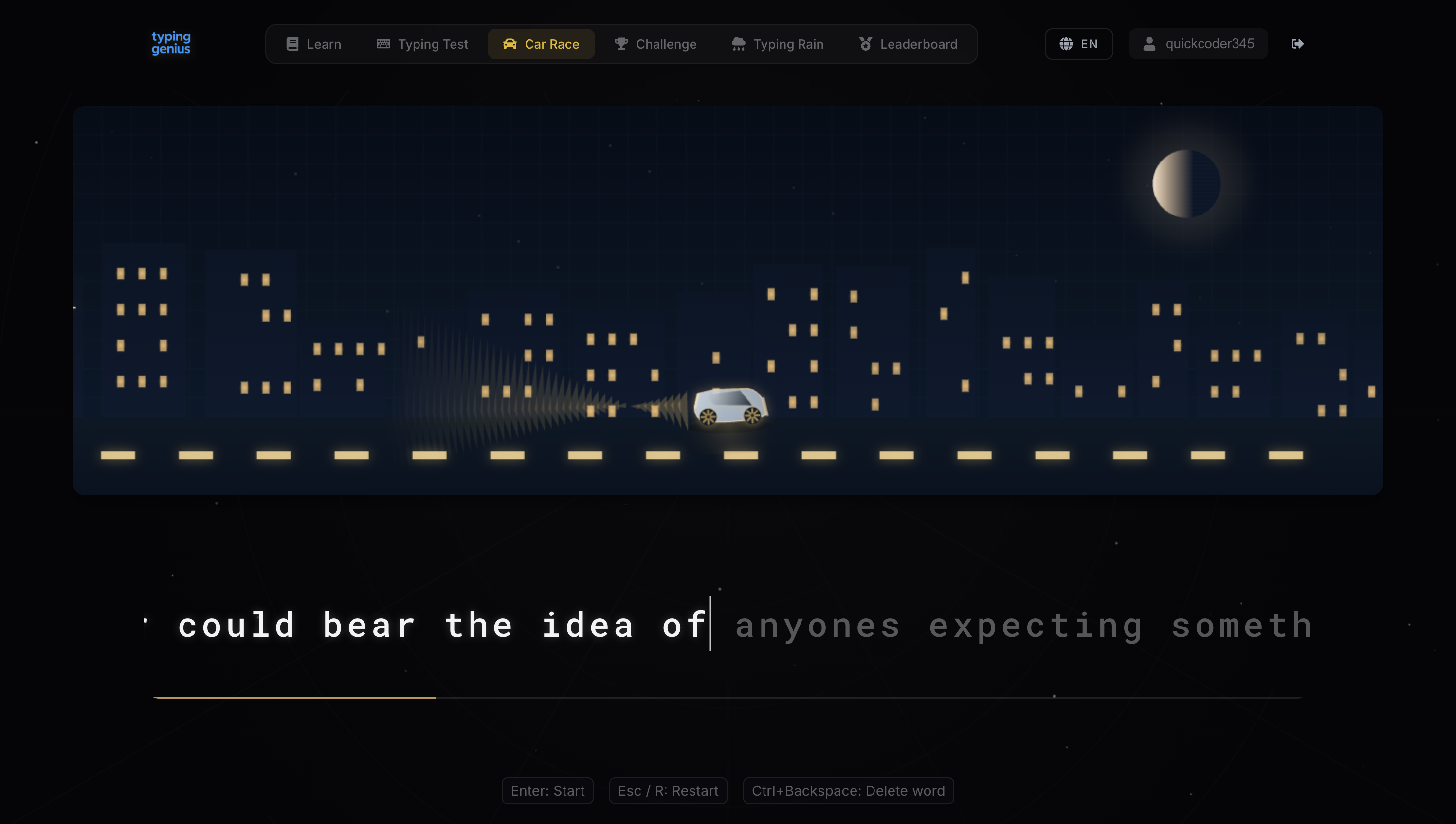Click the typing genius logo

(x=171, y=43)
